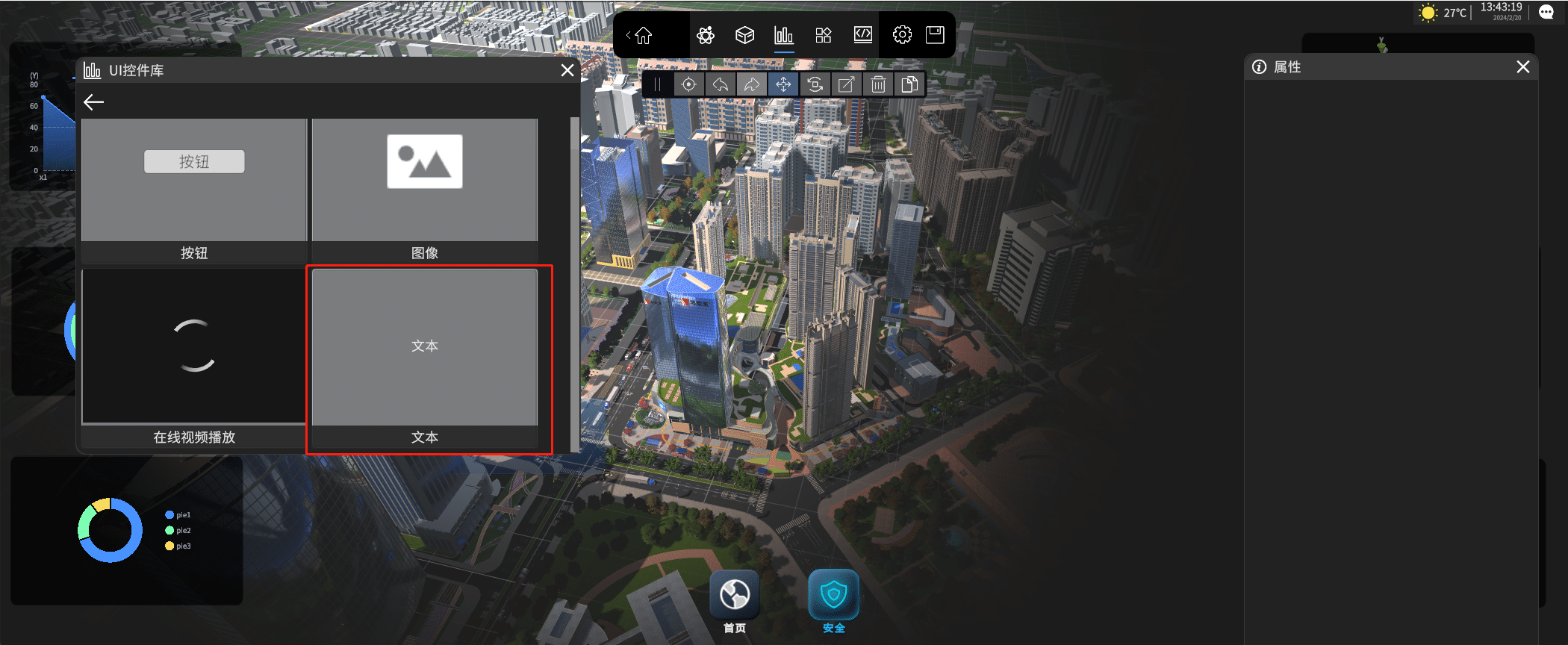Image resolution: width=1568 pixels, height=645 pixels.
Task: Open the 首页 globe button
Action: pos(735,596)
